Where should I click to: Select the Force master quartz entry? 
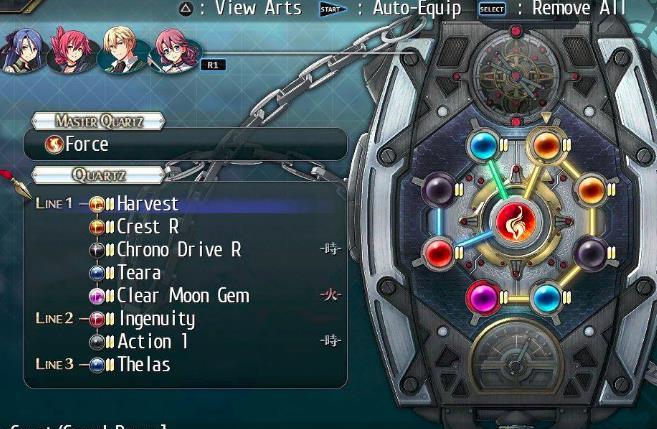[x=87, y=145]
